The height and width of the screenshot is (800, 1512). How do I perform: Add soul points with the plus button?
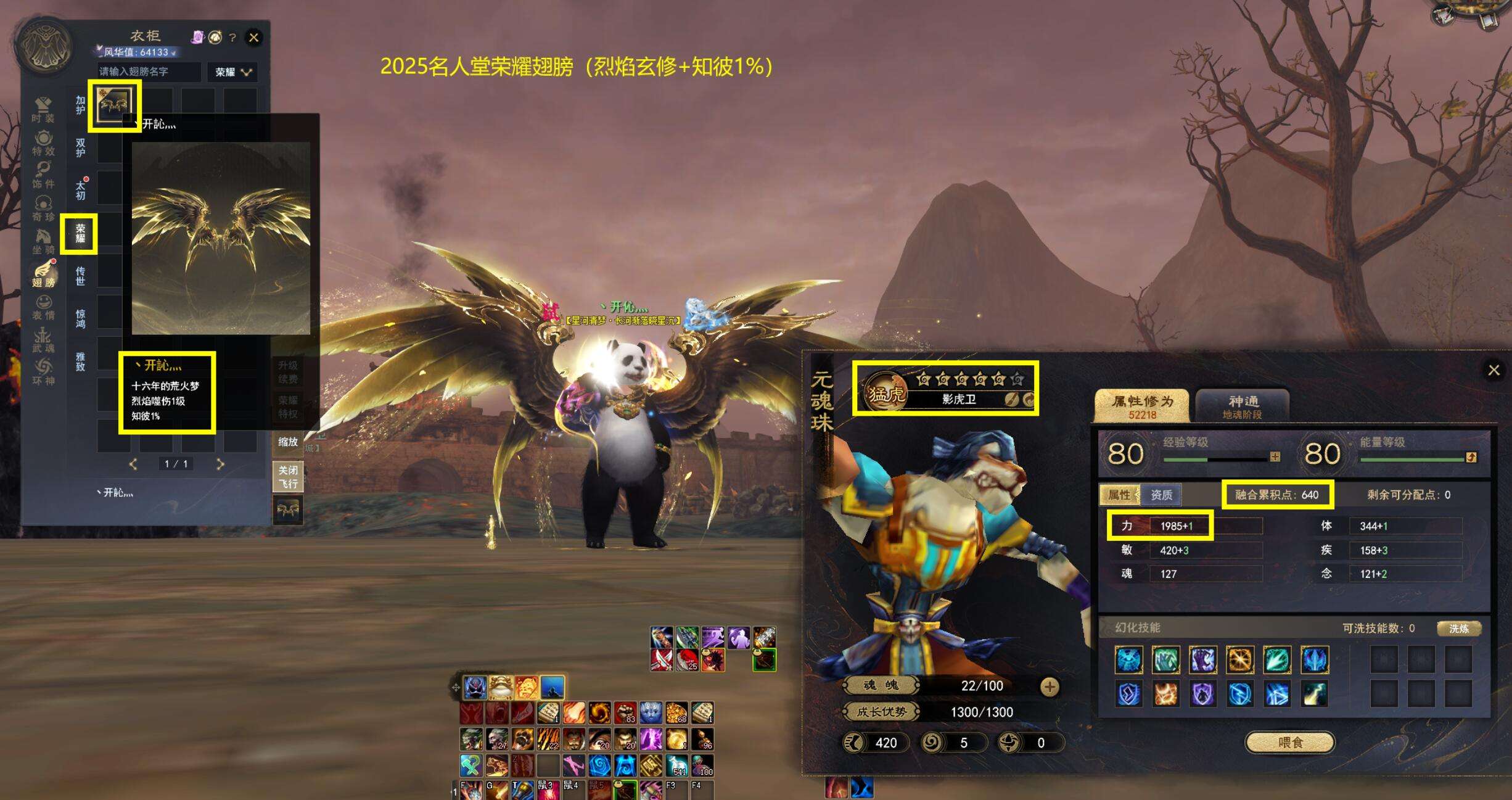(x=1050, y=686)
